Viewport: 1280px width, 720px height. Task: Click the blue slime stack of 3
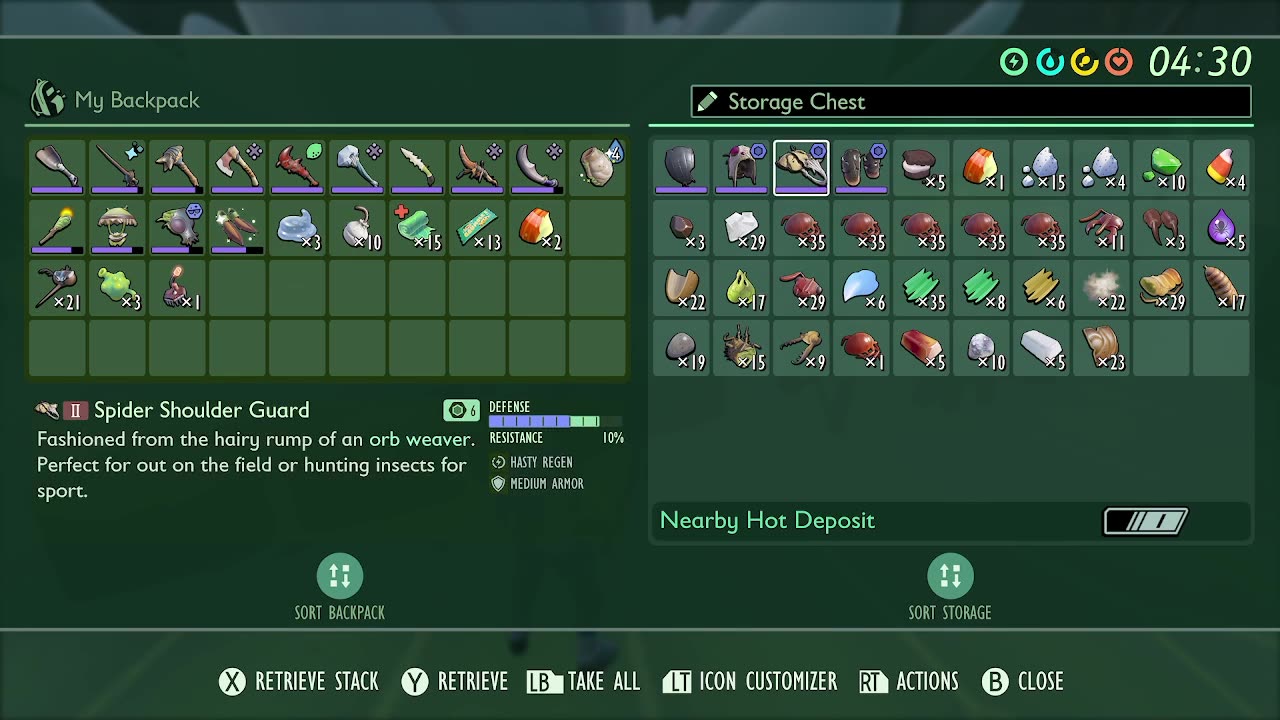[x=297, y=228]
